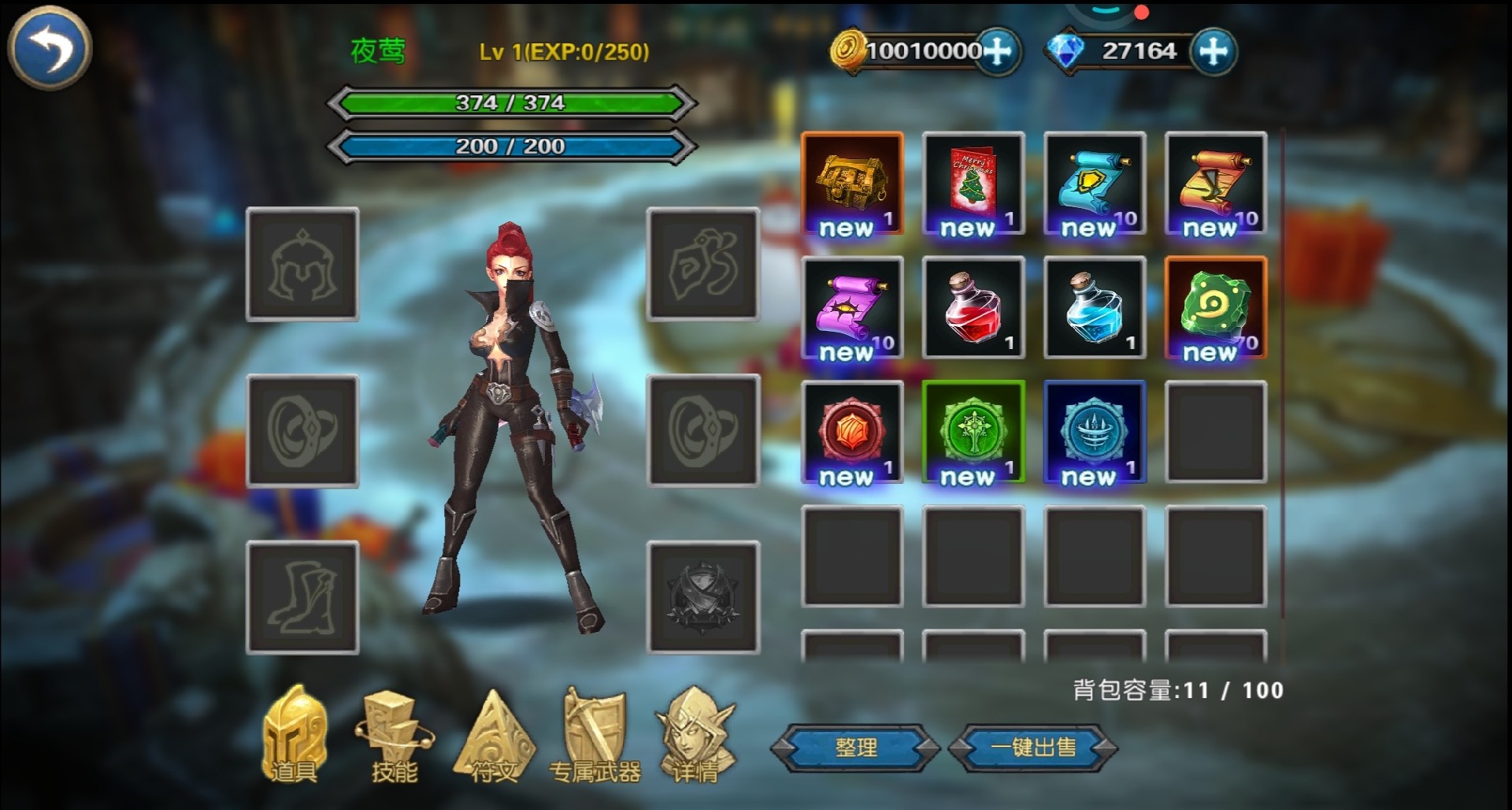Use the blue mana potion
Image resolution: width=1512 pixels, height=810 pixels.
tap(1095, 308)
